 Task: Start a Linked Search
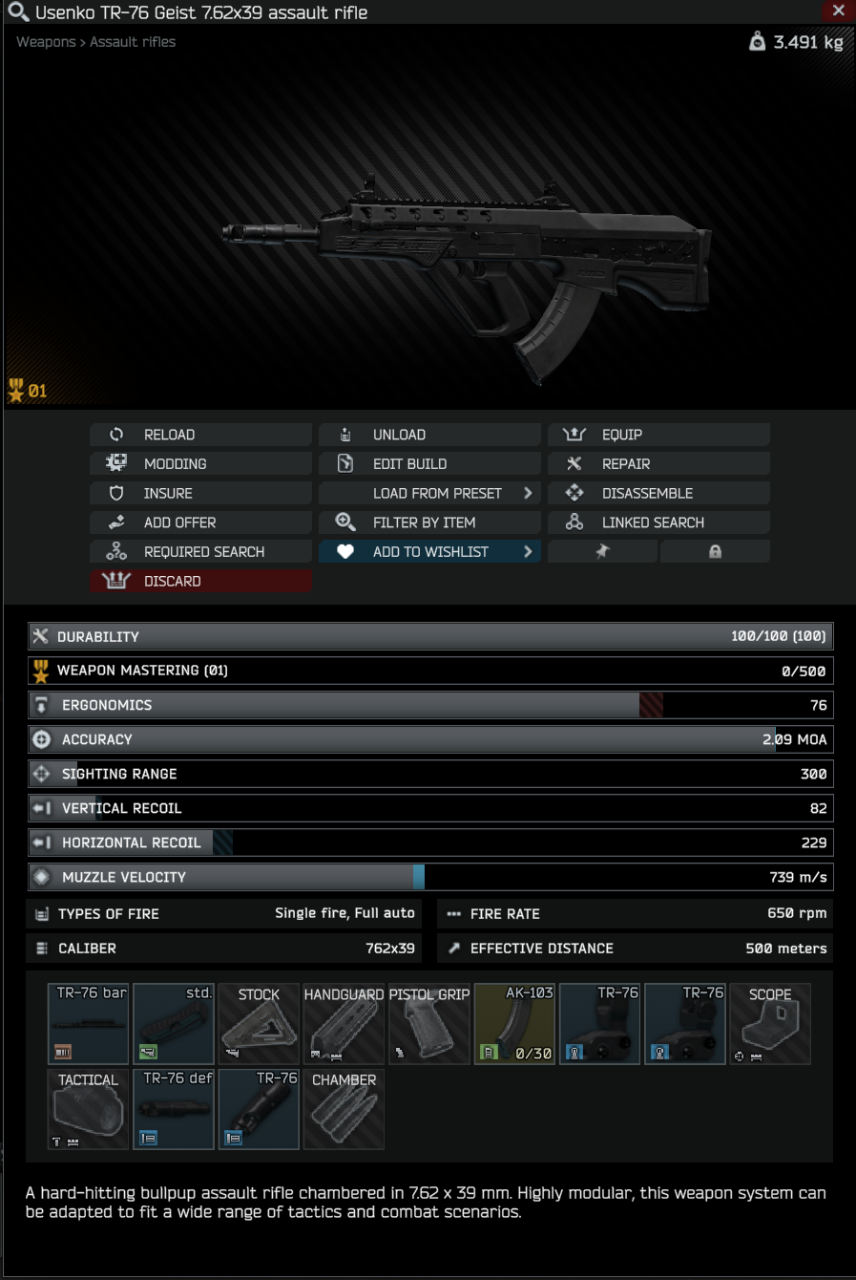(x=658, y=522)
